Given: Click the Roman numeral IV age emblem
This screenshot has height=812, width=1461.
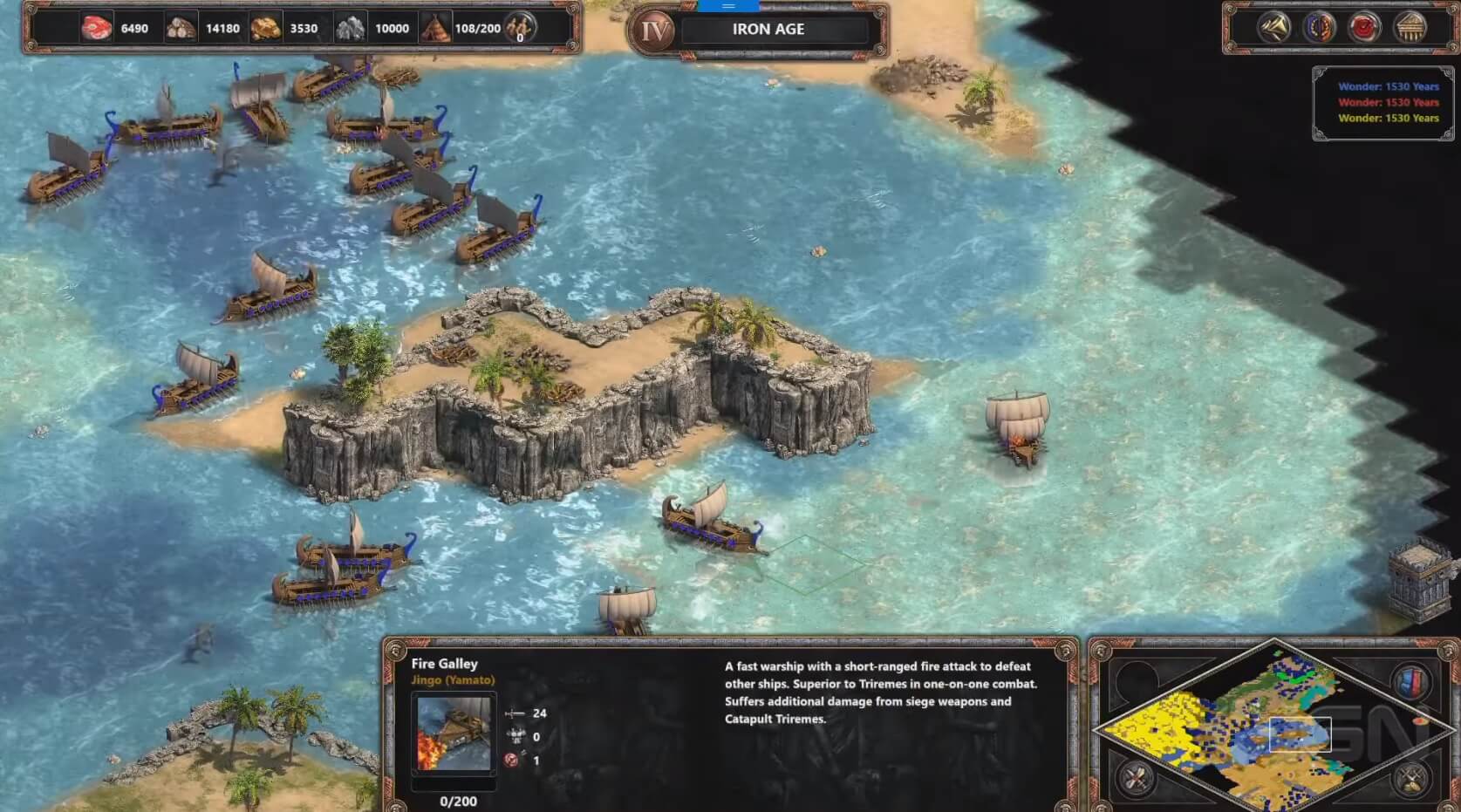Looking at the screenshot, I should click(654, 31).
